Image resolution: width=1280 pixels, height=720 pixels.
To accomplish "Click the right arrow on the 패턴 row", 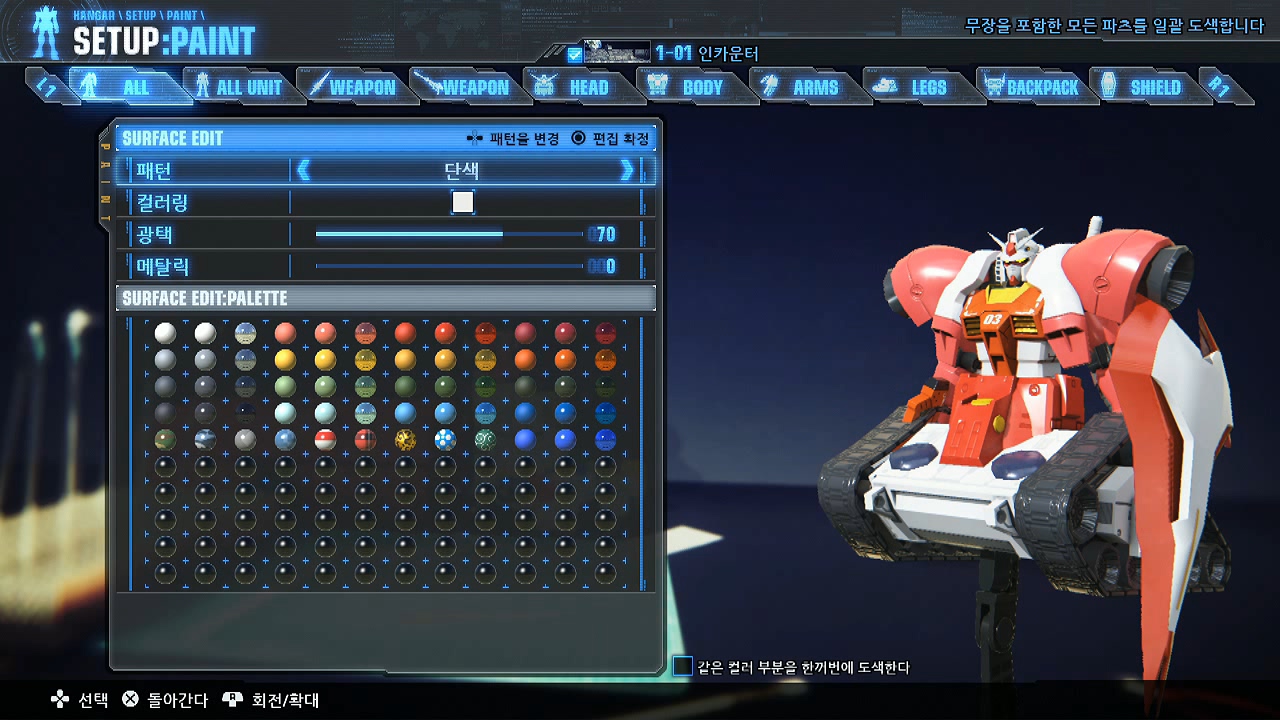I will [627, 170].
